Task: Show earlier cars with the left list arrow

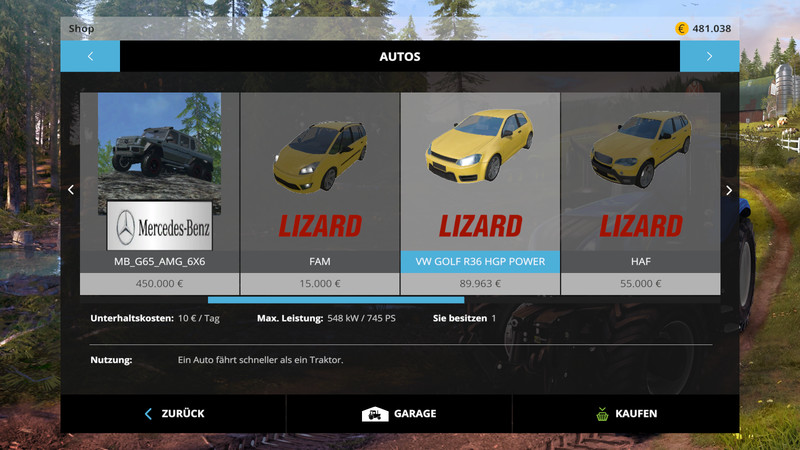Action: (x=70, y=190)
